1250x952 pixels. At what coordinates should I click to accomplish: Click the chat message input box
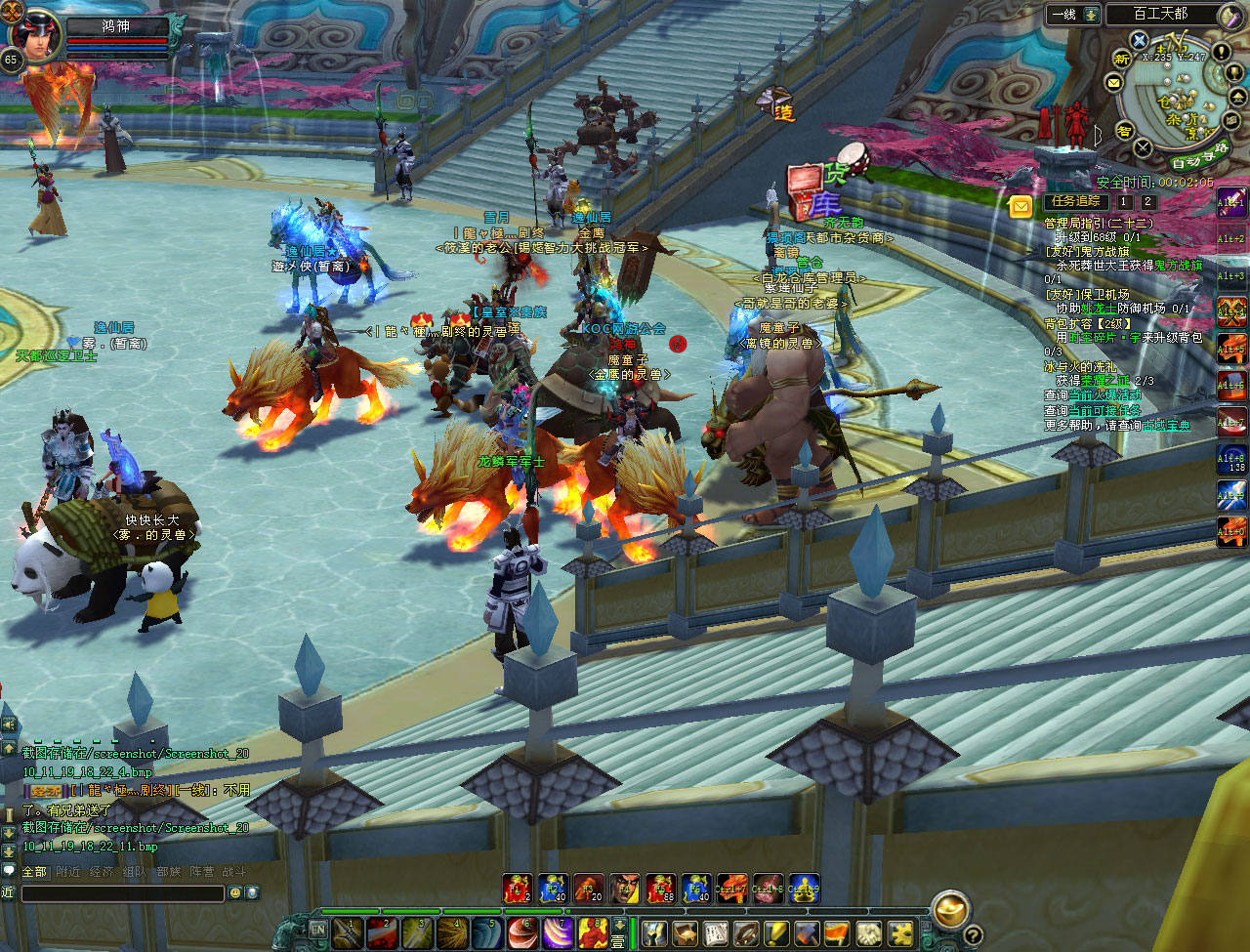click(x=123, y=893)
